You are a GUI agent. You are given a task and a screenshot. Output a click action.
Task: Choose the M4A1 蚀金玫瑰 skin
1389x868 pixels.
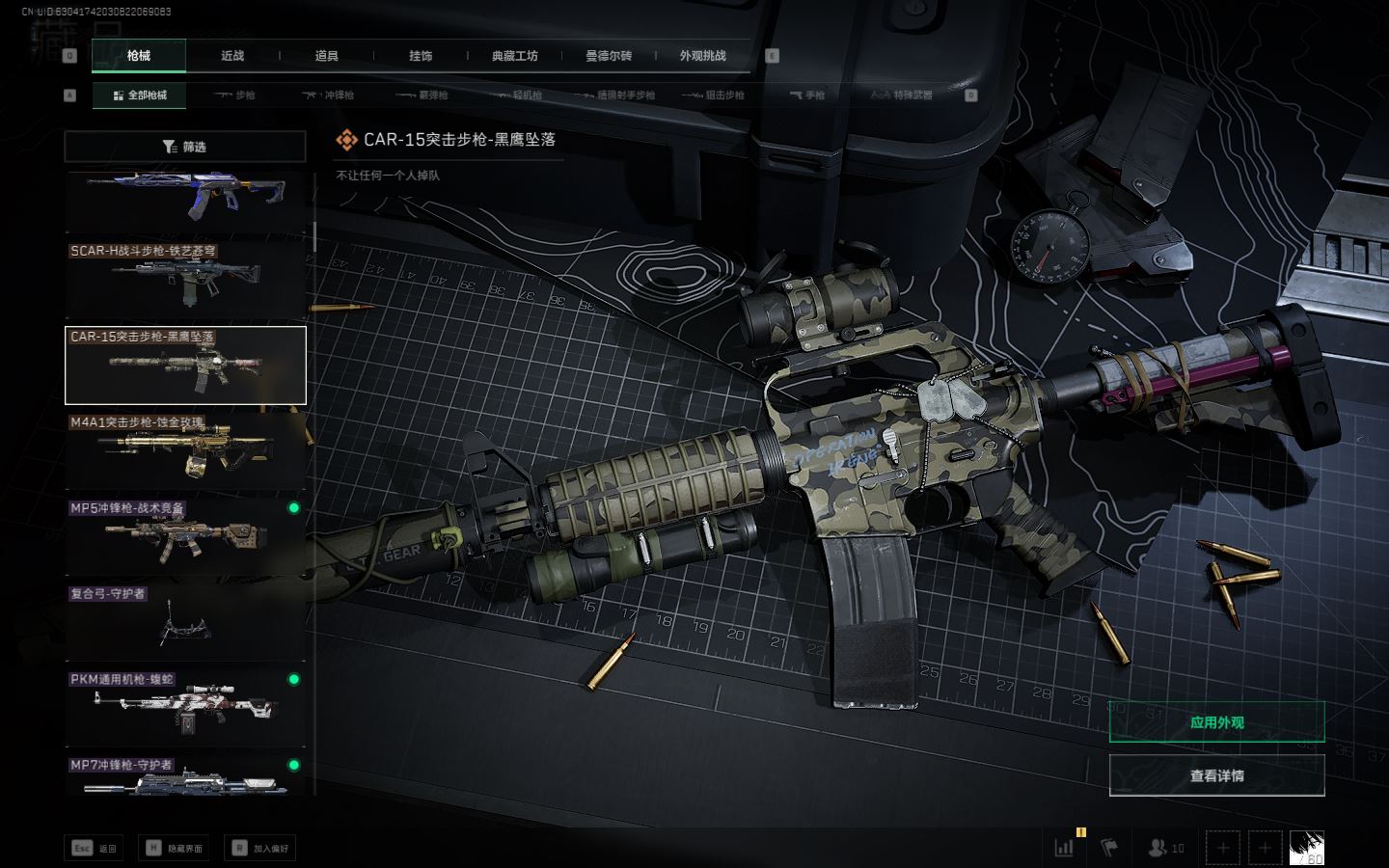(185, 450)
